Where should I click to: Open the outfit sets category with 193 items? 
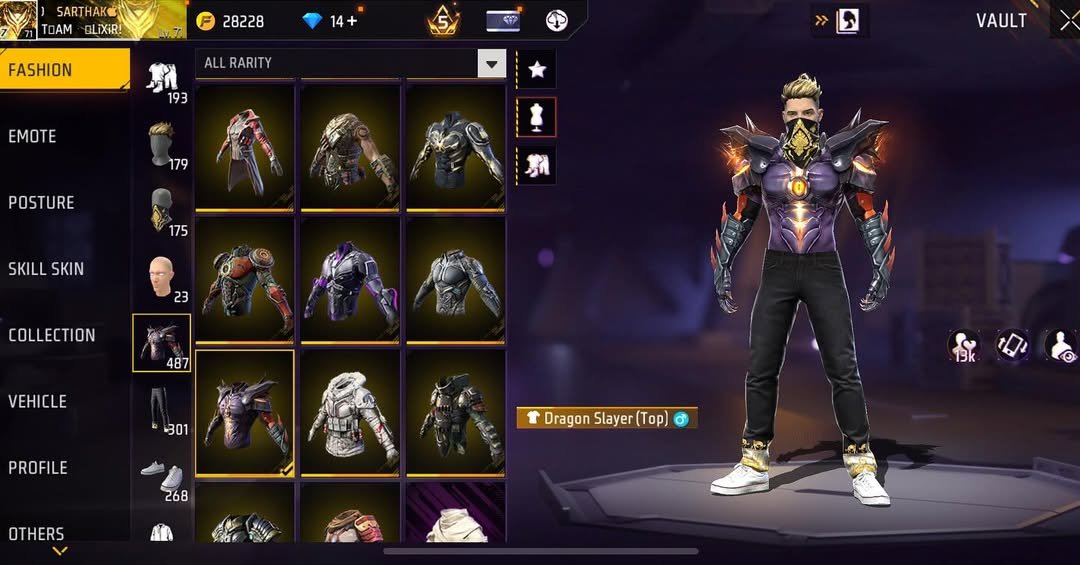[161, 81]
